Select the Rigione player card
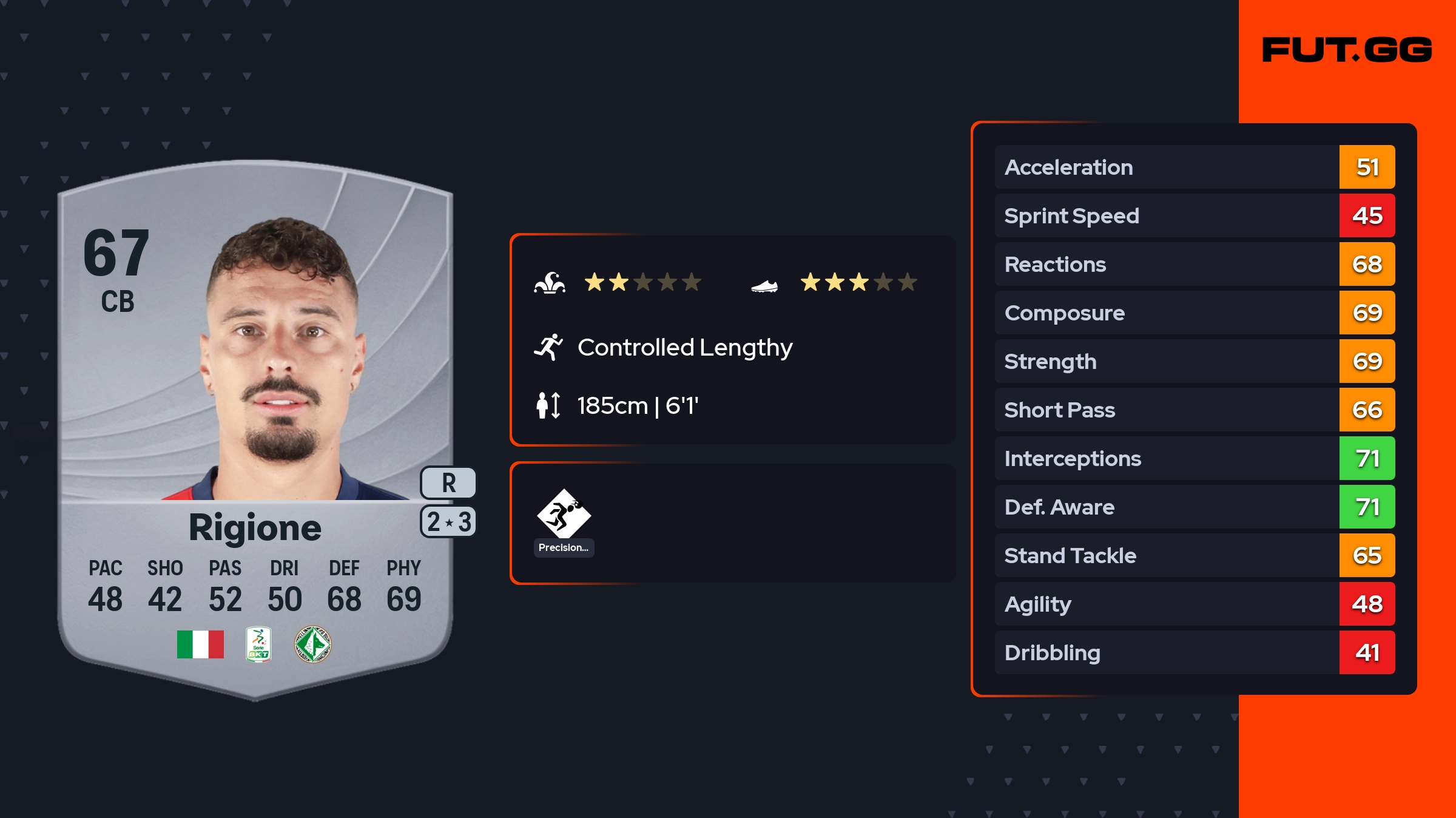This screenshot has height=818, width=1456. [x=255, y=425]
